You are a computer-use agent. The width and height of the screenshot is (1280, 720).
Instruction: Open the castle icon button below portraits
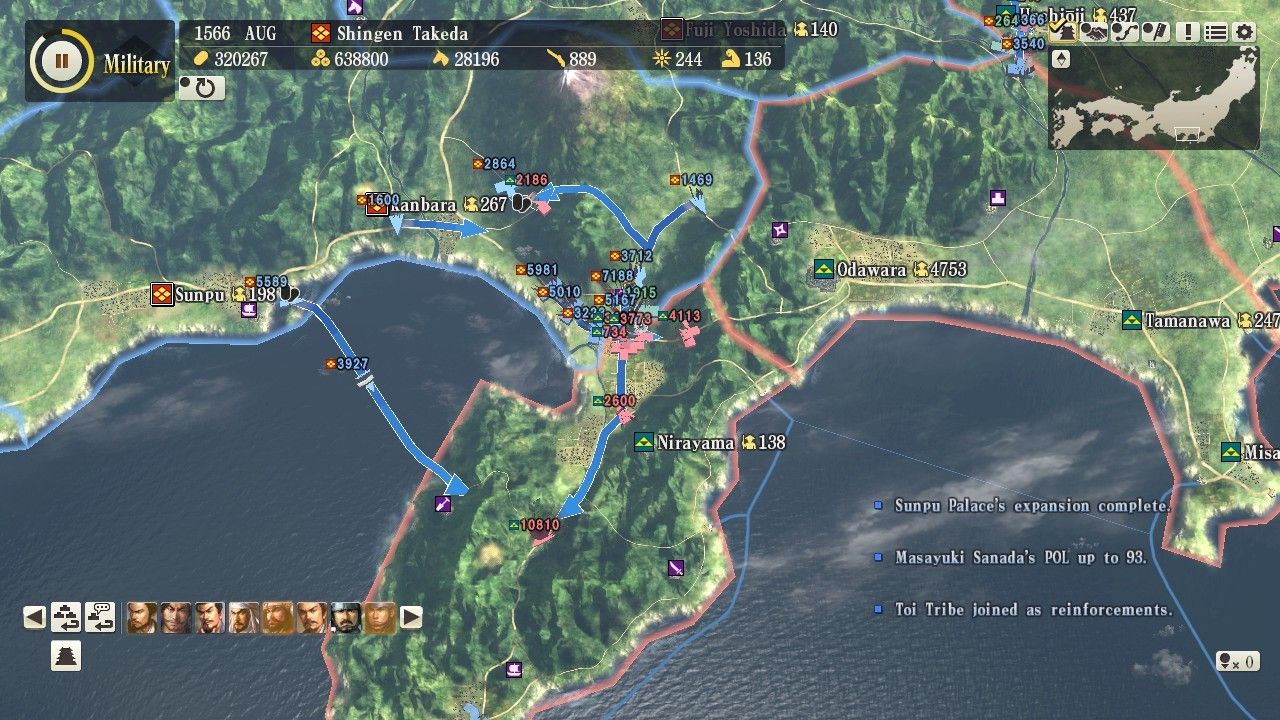coord(66,656)
